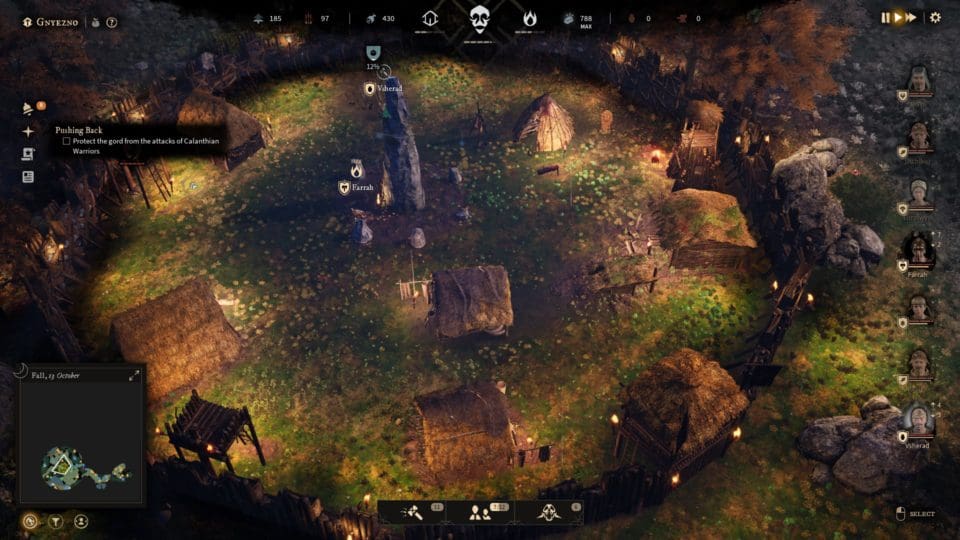
Task: Click the skull emblem at top center
Action: pyautogui.click(x=480, y=18)
